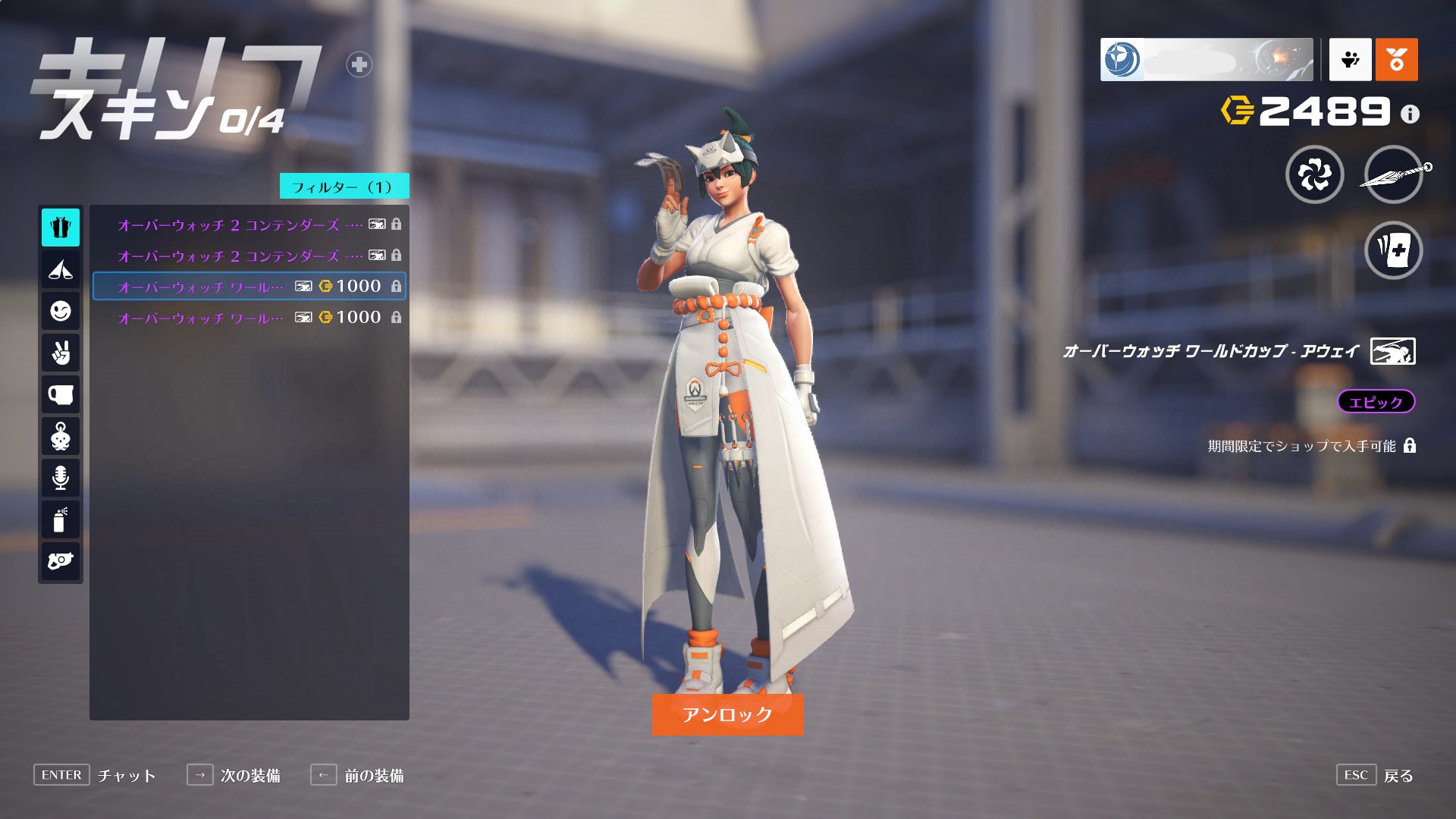Open the peace-sign hand victory poses category
Viewport: 1456px width, 819px height.
coord(61,353)
